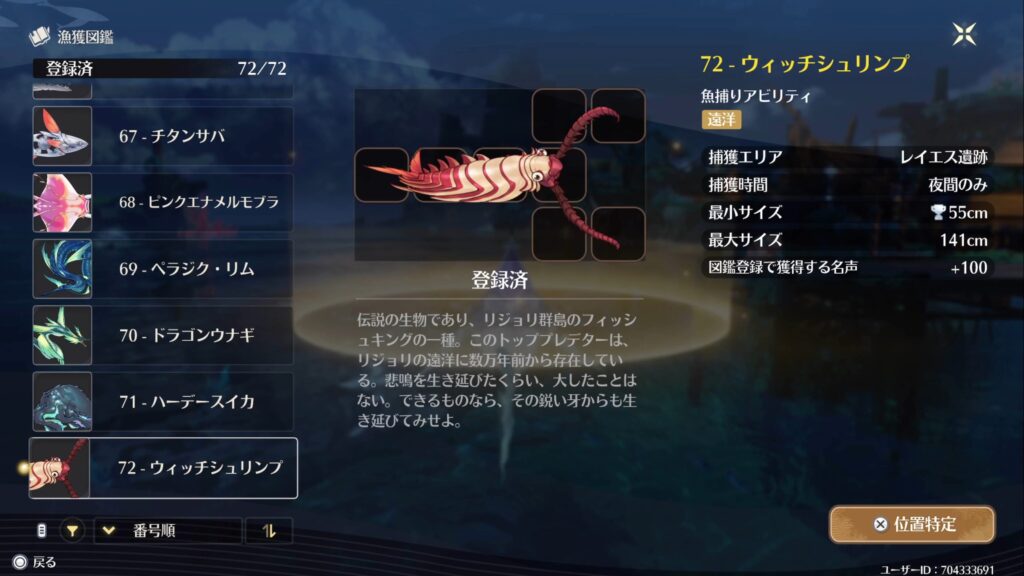Open entry 70 - ドラゴンウナギ
Screen dimensions: 1024x576
point(163,335)
